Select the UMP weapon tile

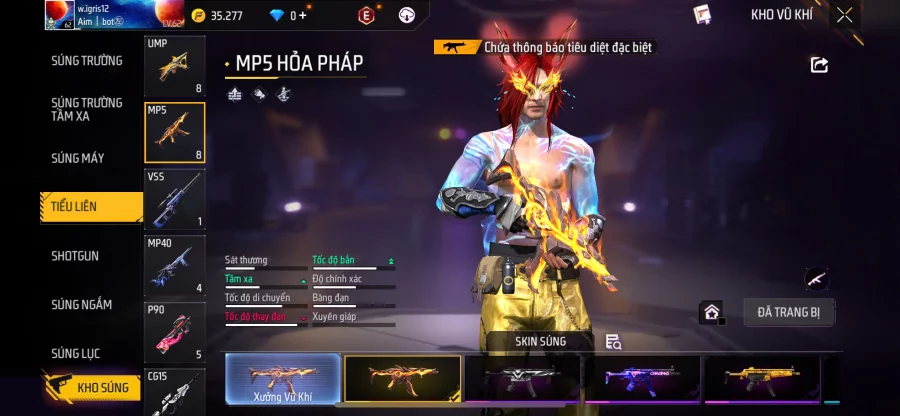[174, 66]
